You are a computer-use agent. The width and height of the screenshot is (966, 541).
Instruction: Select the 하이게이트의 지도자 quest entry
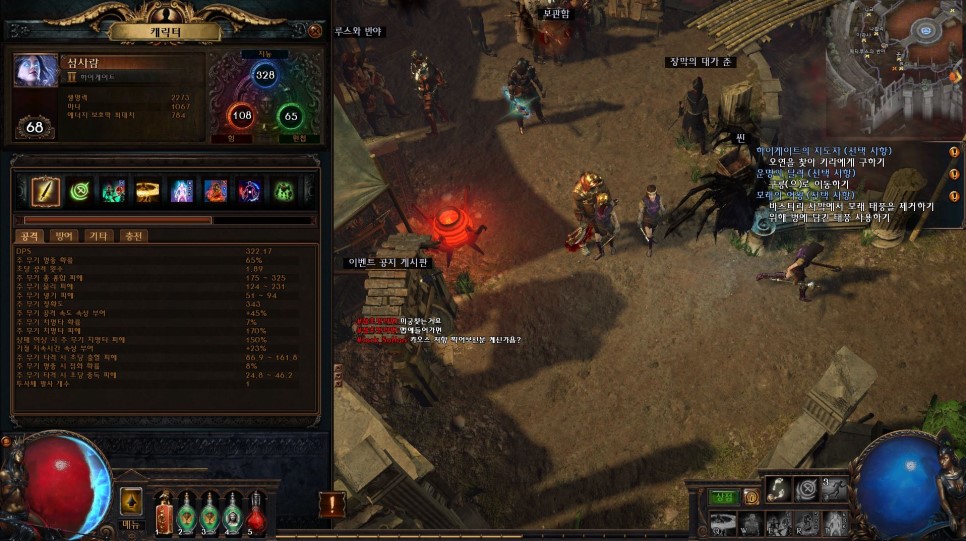click(821, 151)
